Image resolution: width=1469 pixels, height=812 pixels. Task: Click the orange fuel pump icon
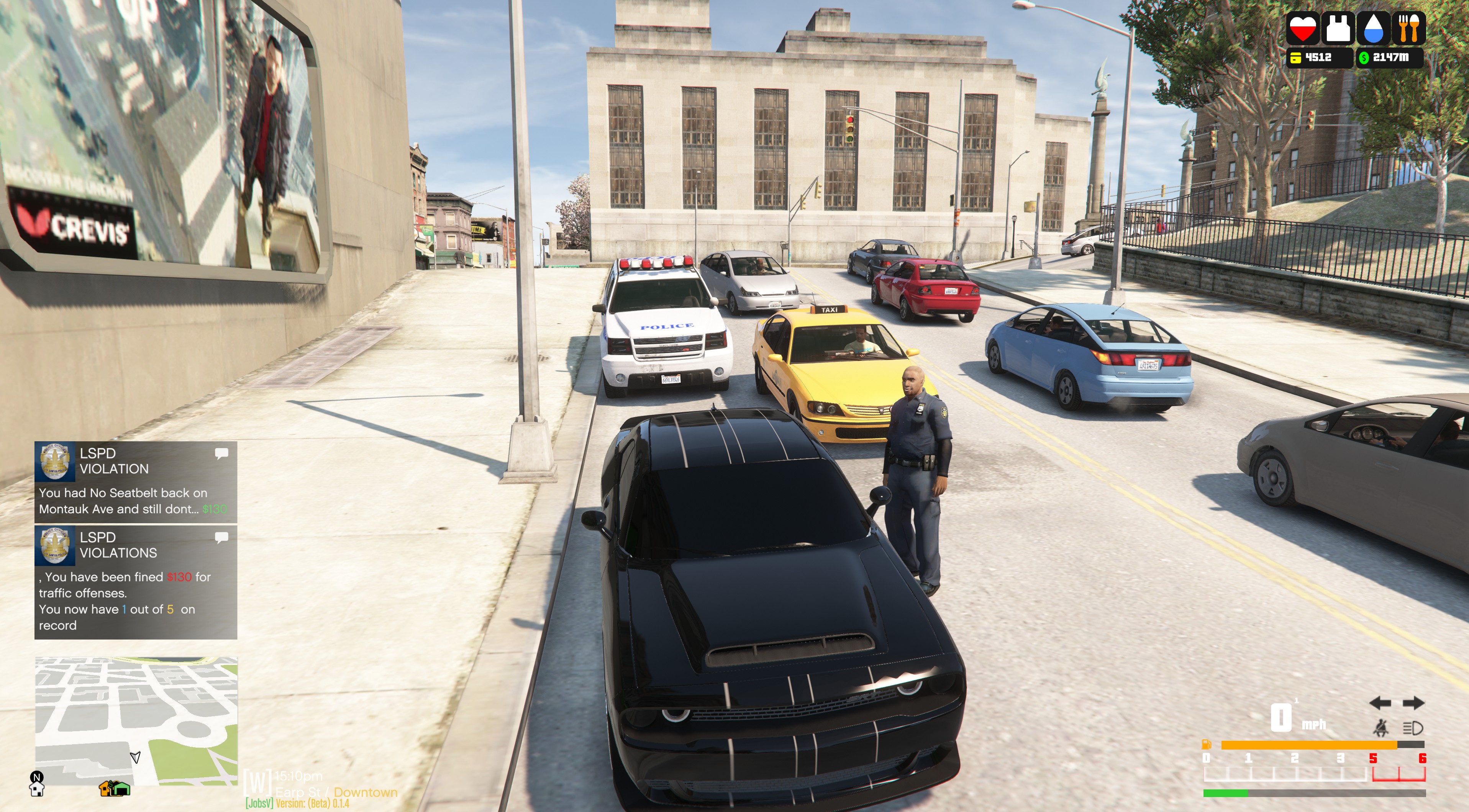tap(1207, 744)
